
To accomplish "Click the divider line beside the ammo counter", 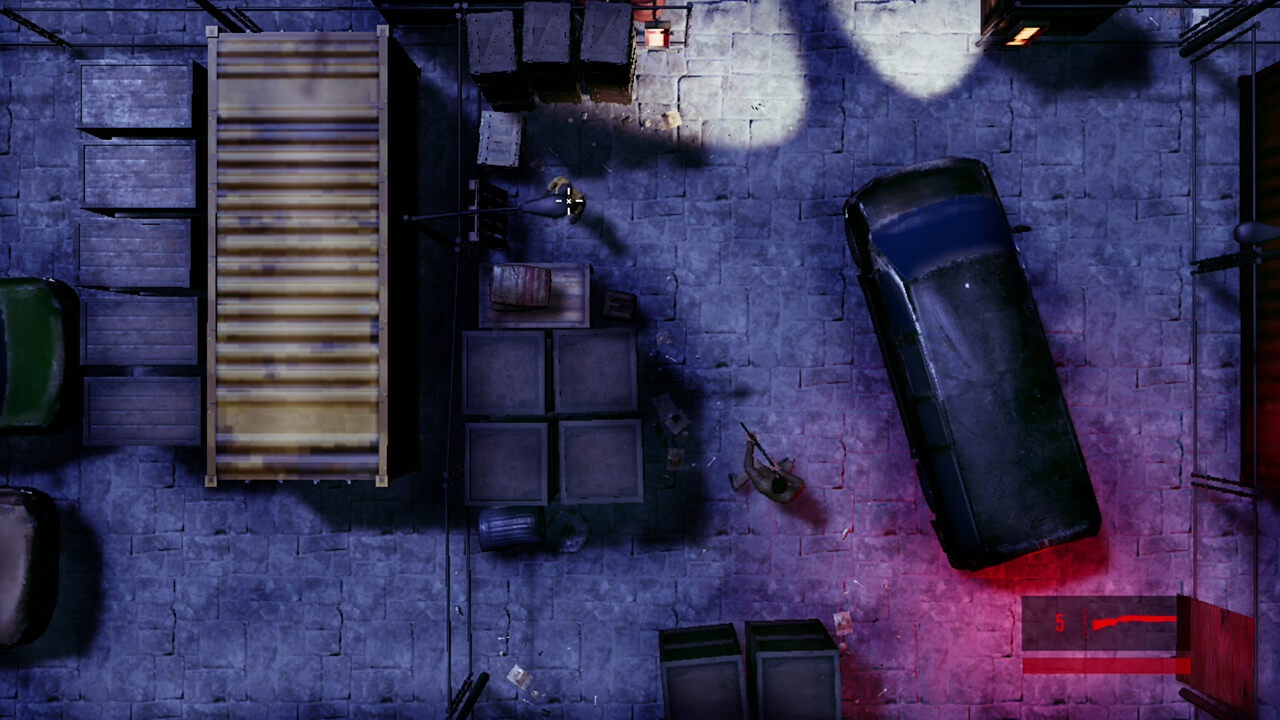I will click(1085, 623).
